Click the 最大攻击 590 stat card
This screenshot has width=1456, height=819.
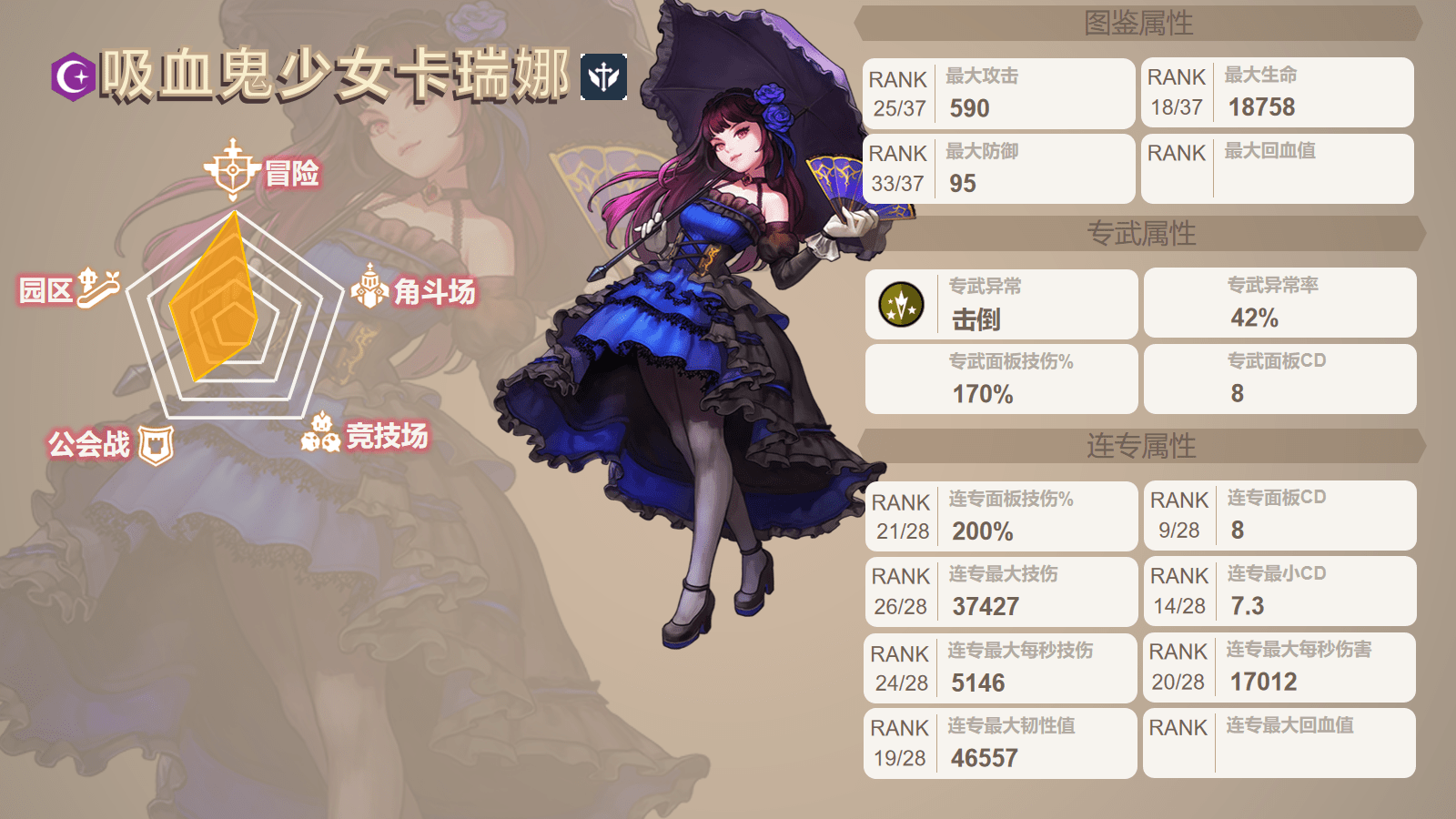pyautogui.click(x=998, y=92)
